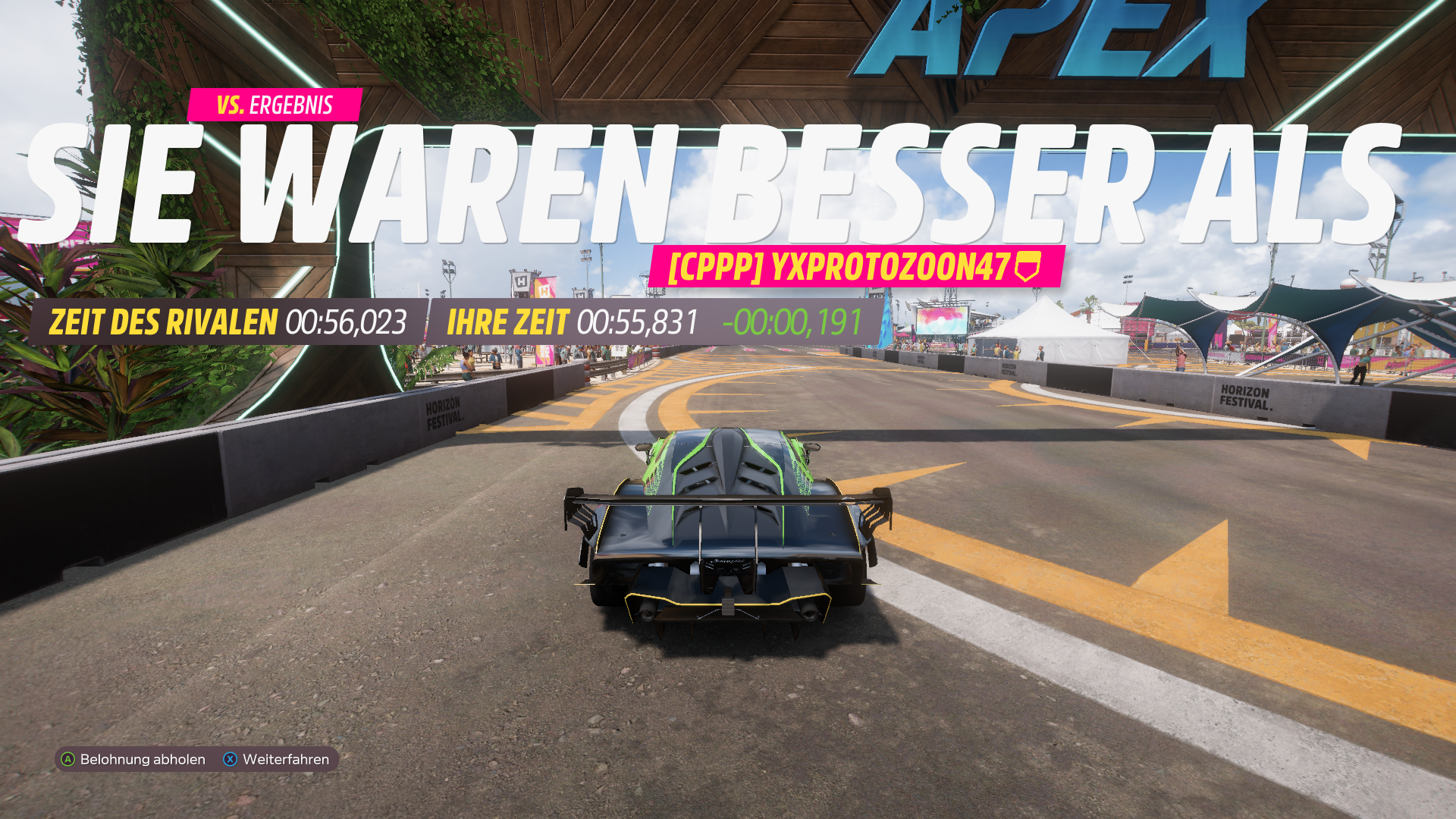Open details on the rival time panel

point(227,322)
